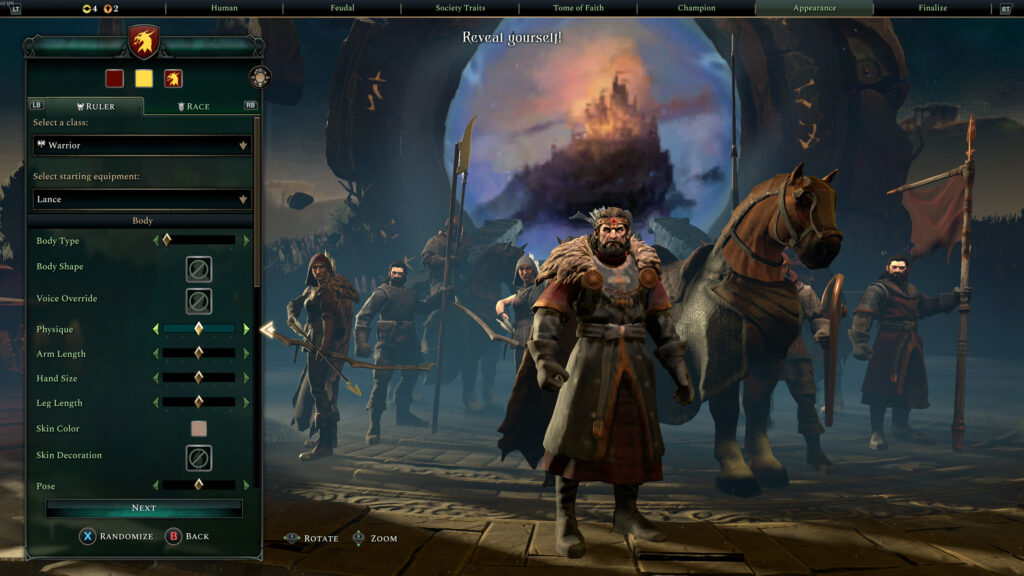This screenshot has width=1024, height=576.
Task: Open the starting equipment dropdown showing Lance
Action: click(x=142, y=199)
